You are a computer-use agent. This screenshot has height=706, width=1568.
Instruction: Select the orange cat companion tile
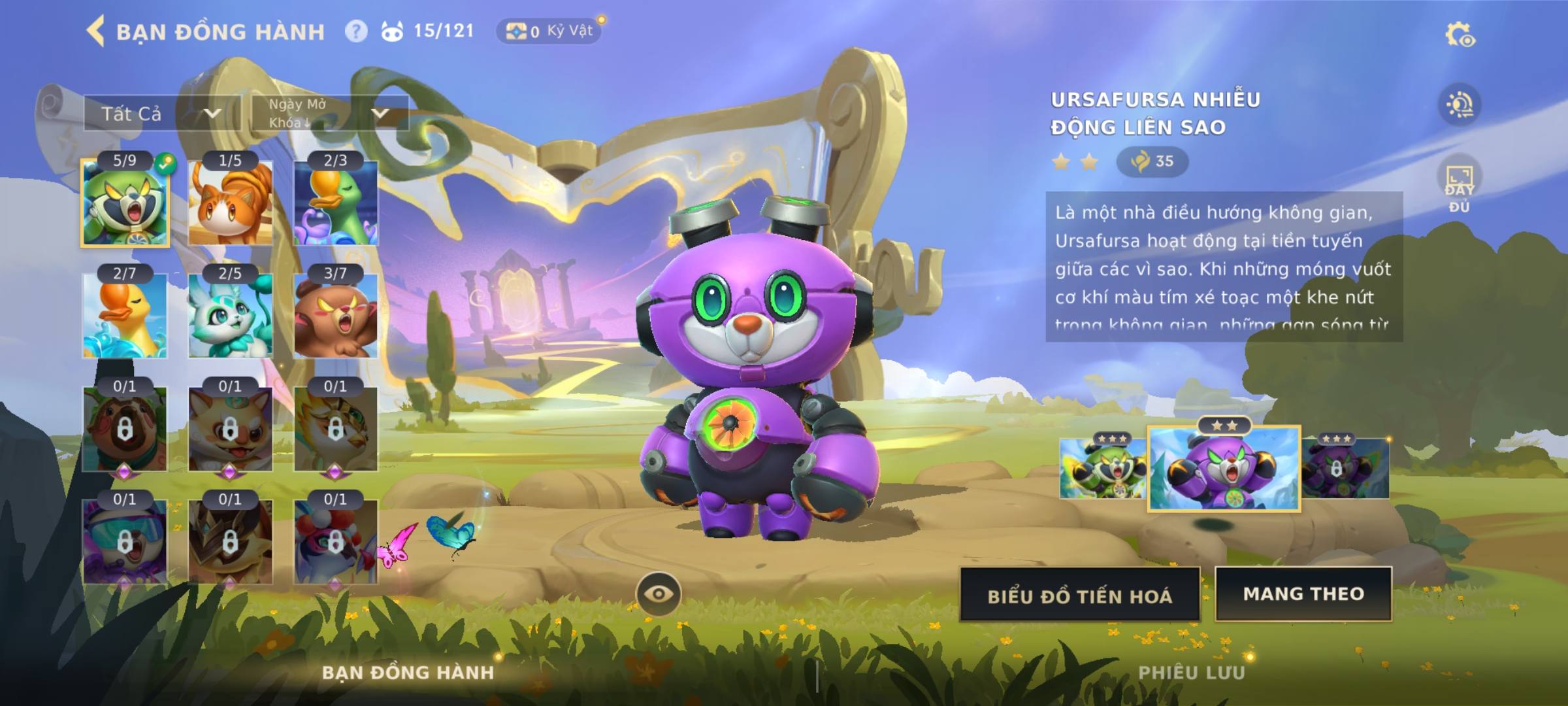[x=230, y=203]
